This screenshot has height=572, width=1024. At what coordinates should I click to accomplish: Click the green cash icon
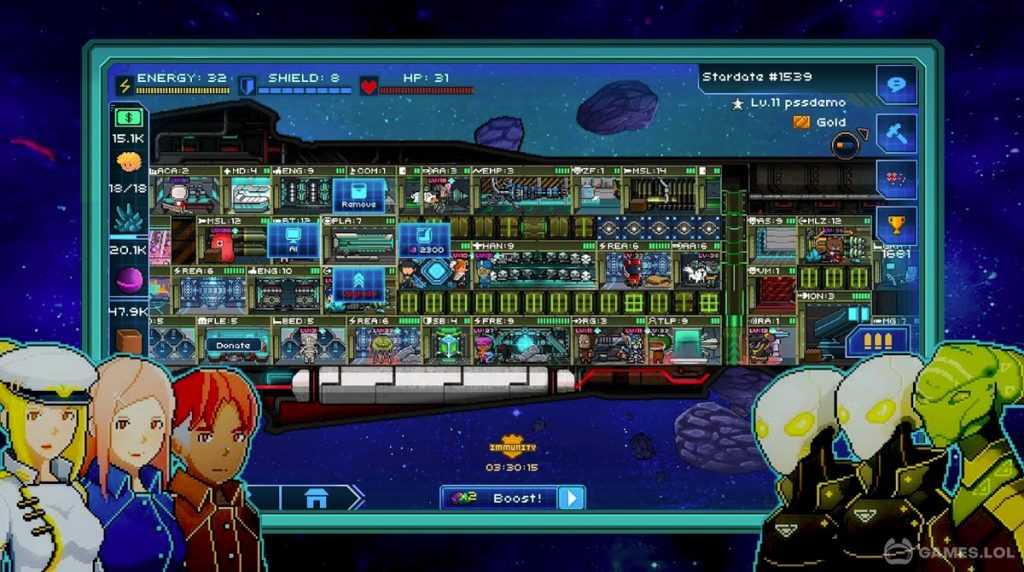(129, 118)
